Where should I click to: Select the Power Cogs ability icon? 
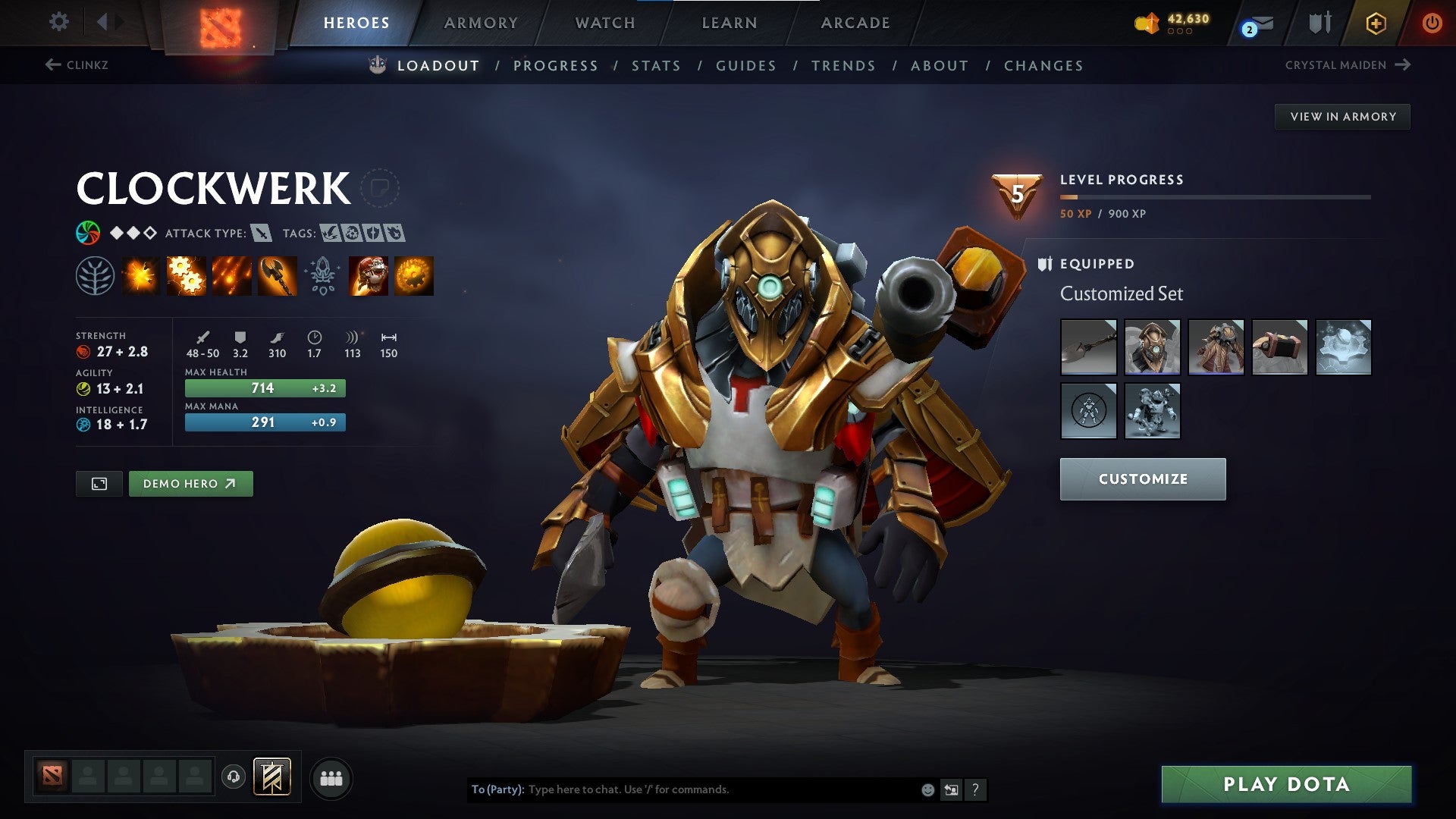[184, 275]
